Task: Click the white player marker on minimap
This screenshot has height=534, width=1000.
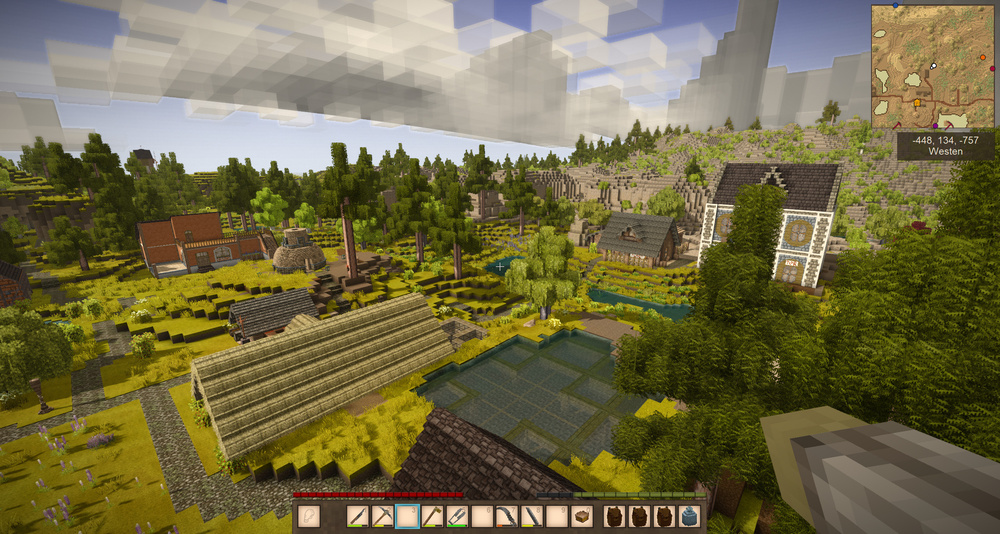Action: (x=934, y=65)
